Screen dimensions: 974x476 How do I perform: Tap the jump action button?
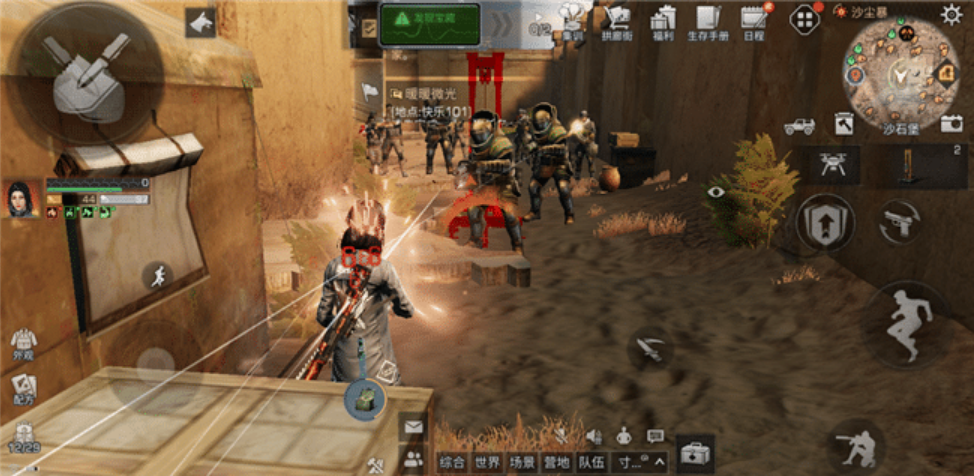(905, 323)
